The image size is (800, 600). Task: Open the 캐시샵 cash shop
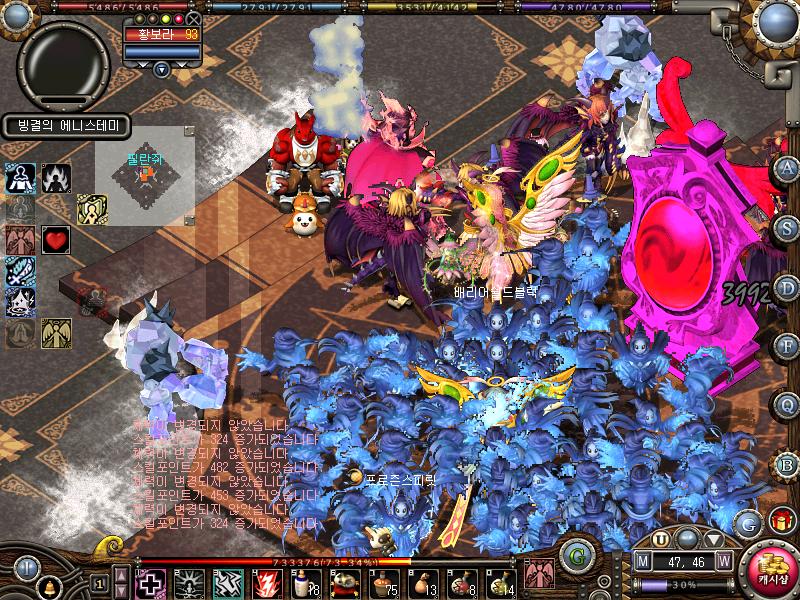(771, 572)
